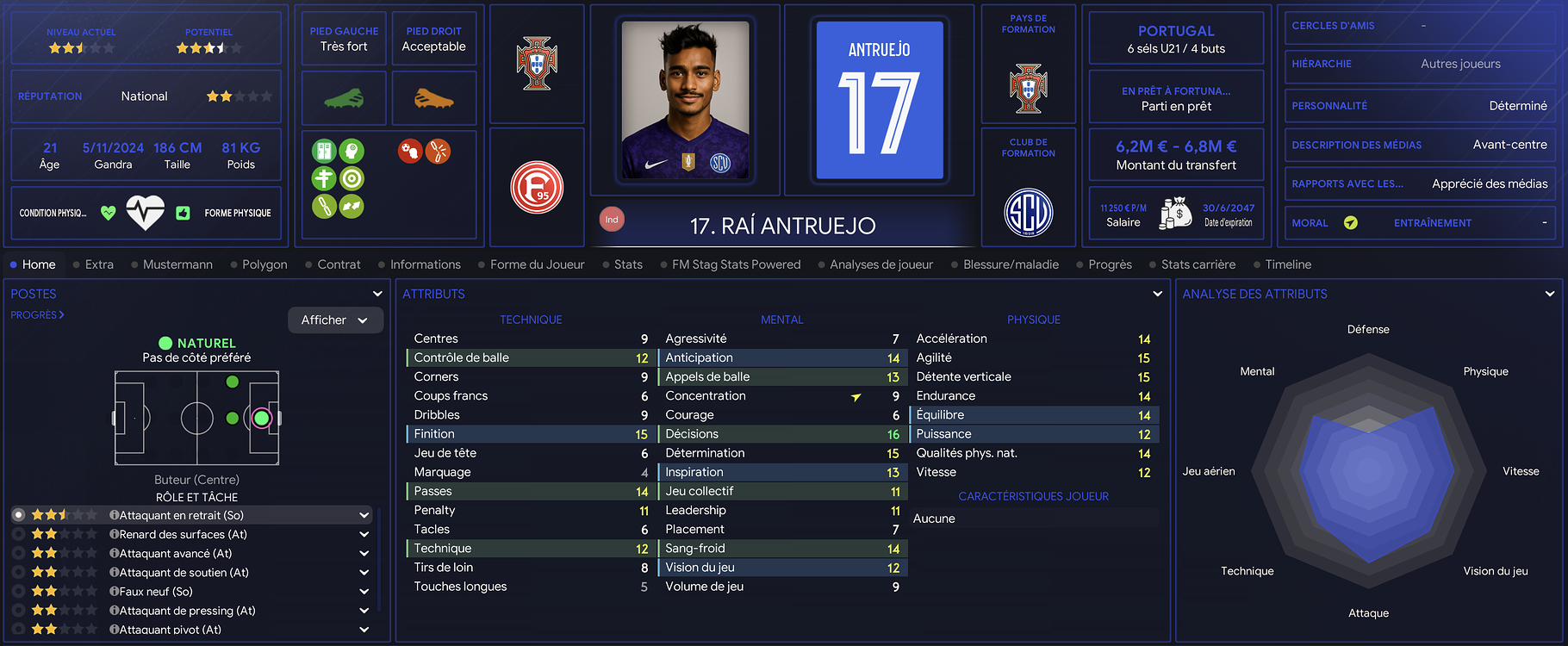The image size is (1568, 646).
Task: Open the SCV formation club logo
Action: click(x=1029, y=212)
